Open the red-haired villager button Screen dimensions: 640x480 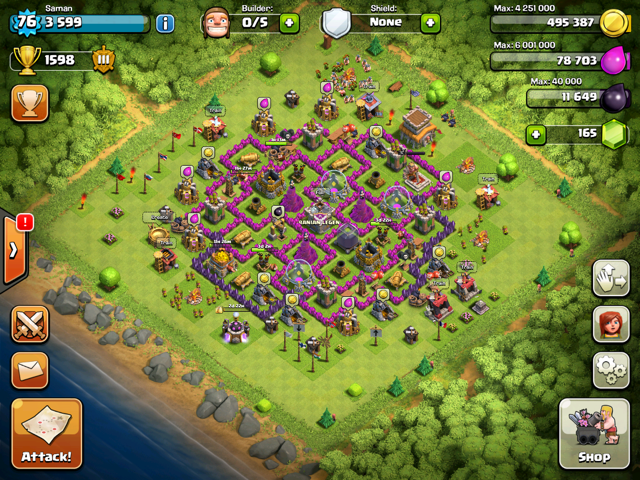[x=610, y=324]
